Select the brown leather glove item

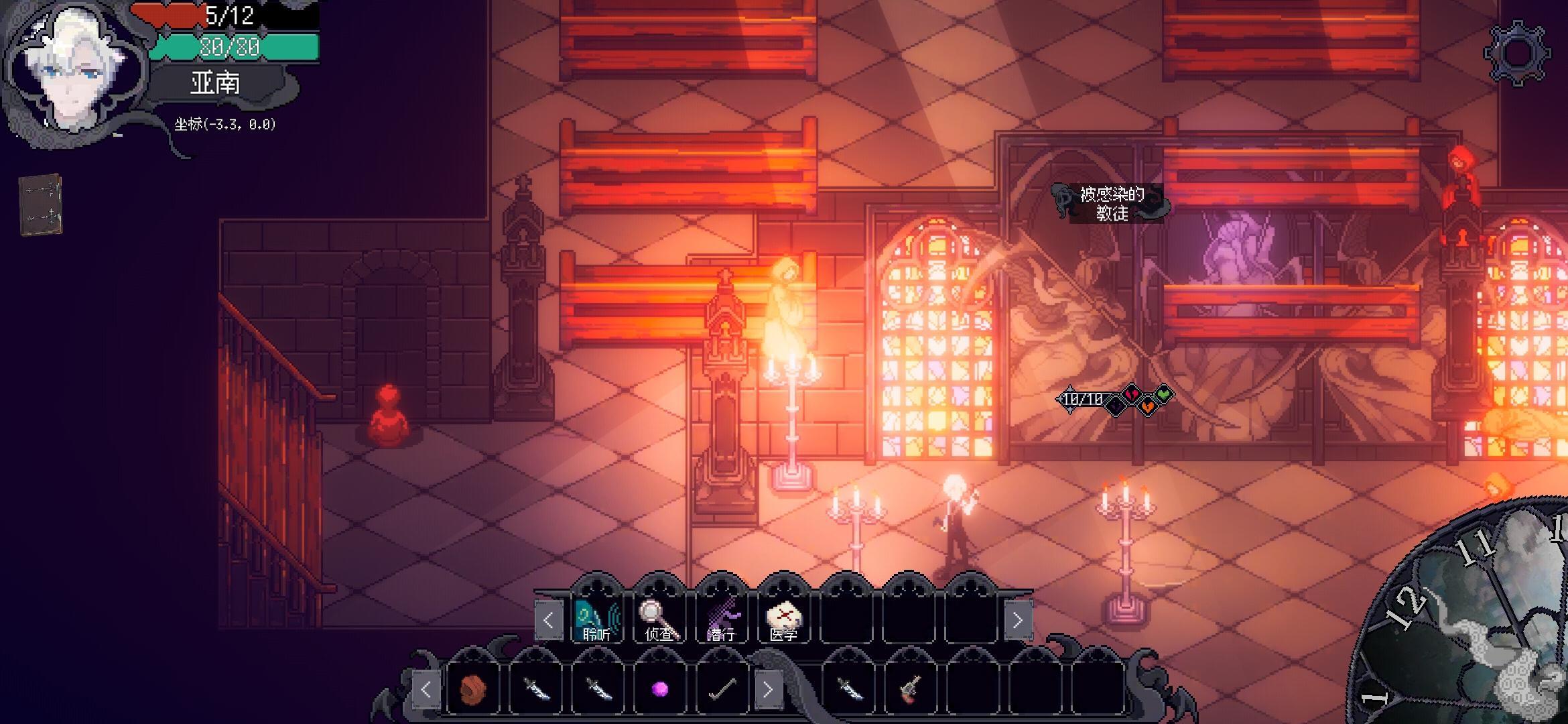(x=473, y=689)
